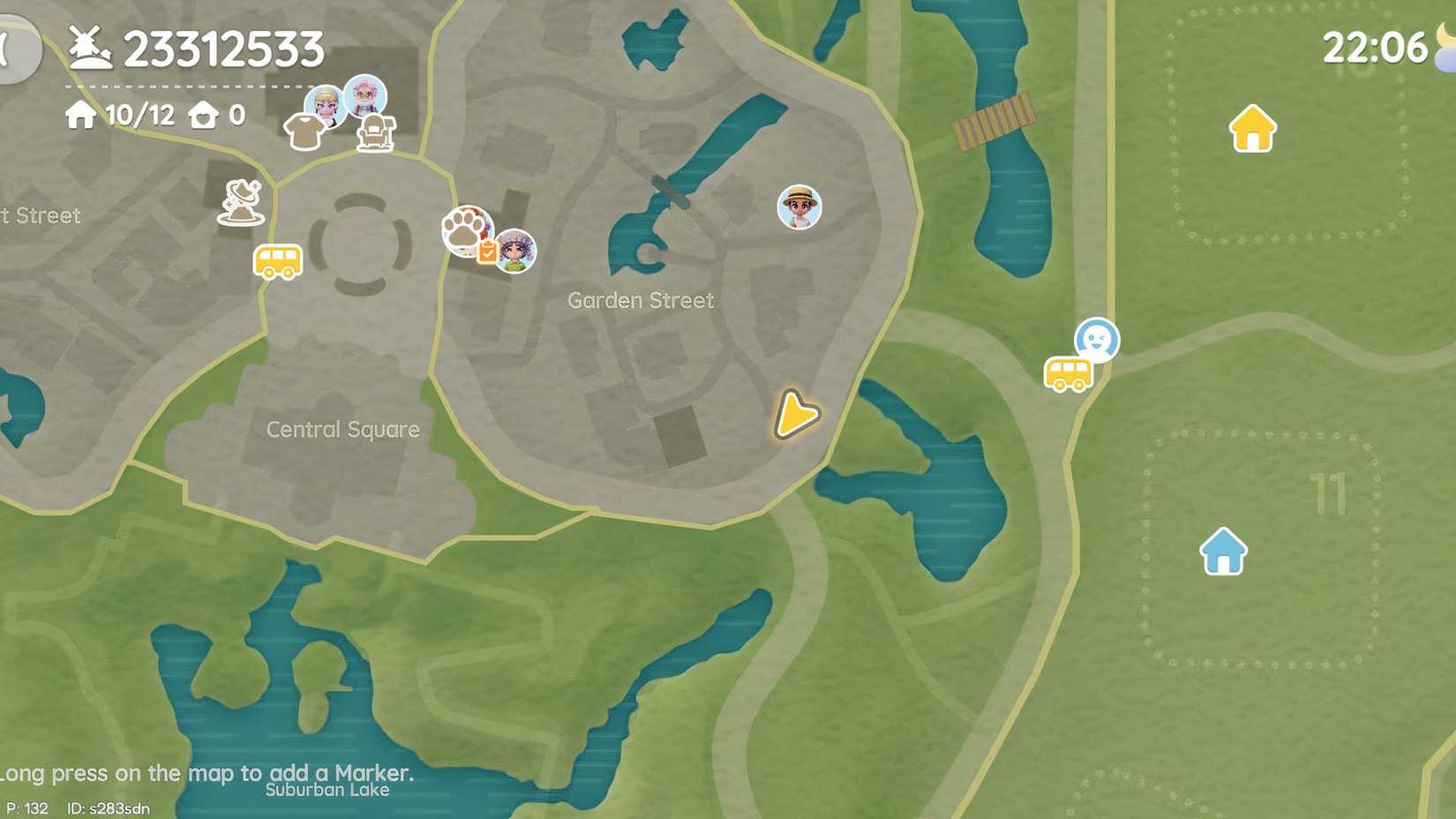Open the straw-hat NPC avatar on Garden Street
Image resolution: width=1456 pixels, height=819 pixels.
pos(799,207)
